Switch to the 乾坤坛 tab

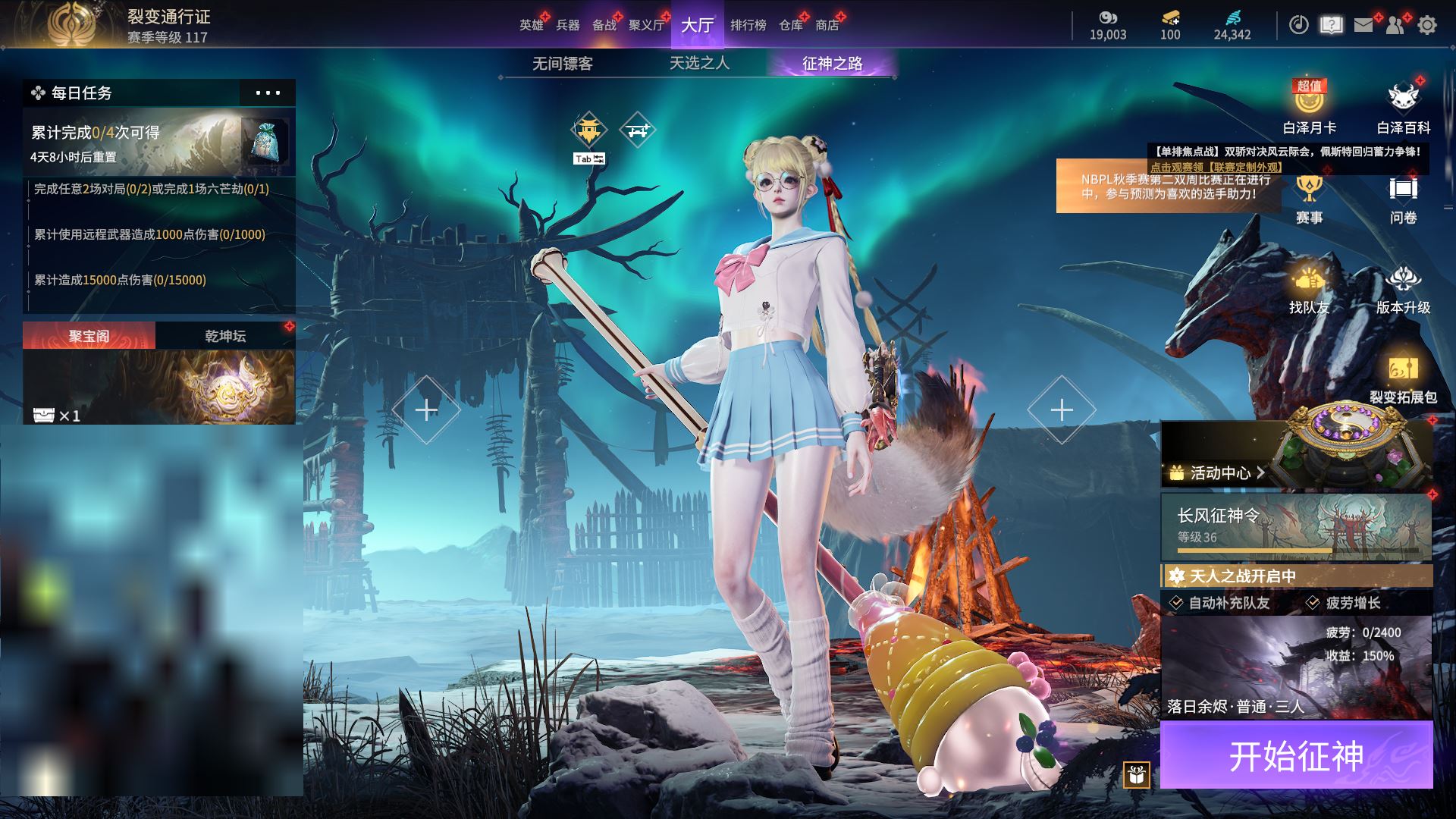pos(225,336)
